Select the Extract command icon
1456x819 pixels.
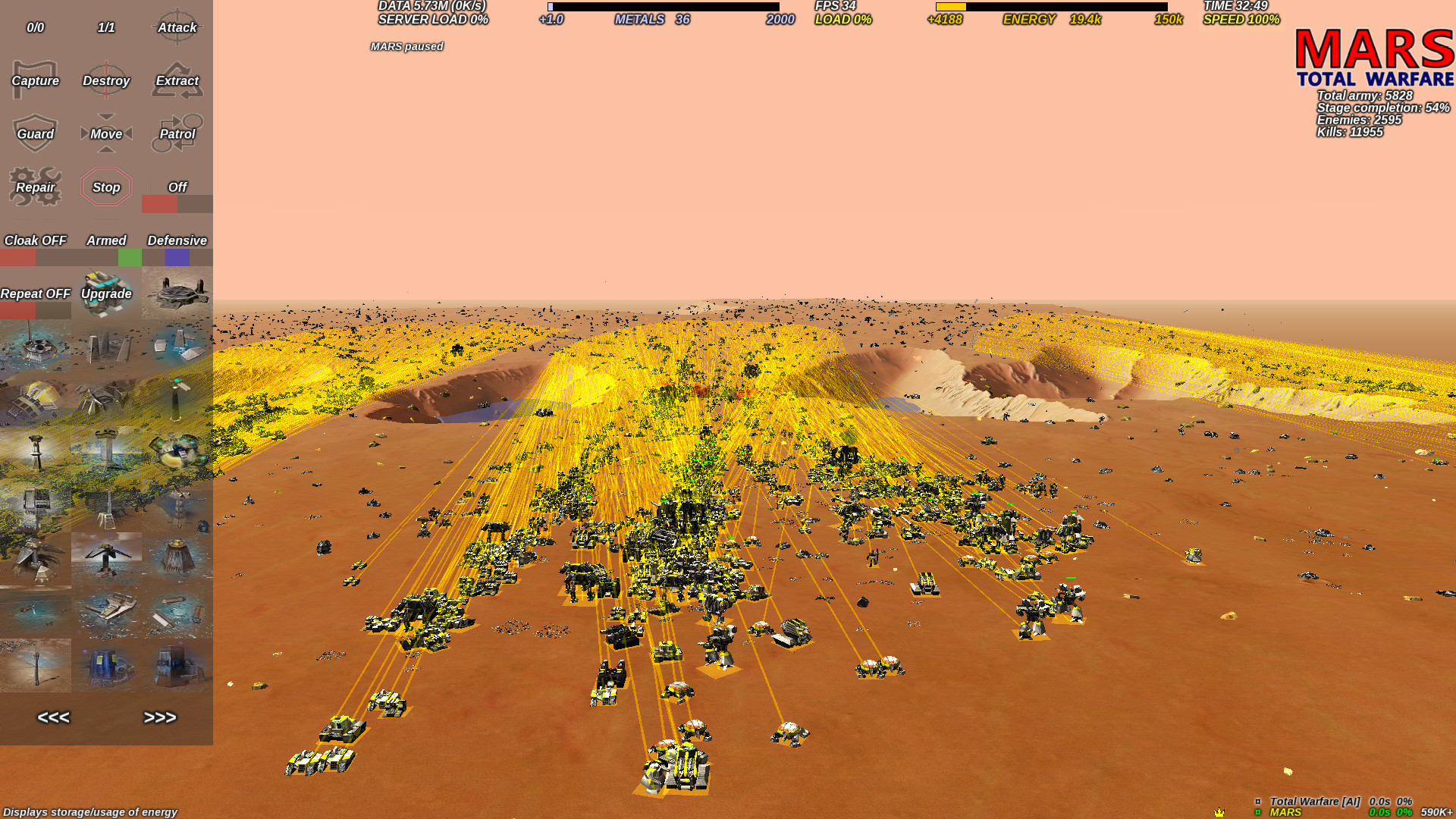pos(177,80)
